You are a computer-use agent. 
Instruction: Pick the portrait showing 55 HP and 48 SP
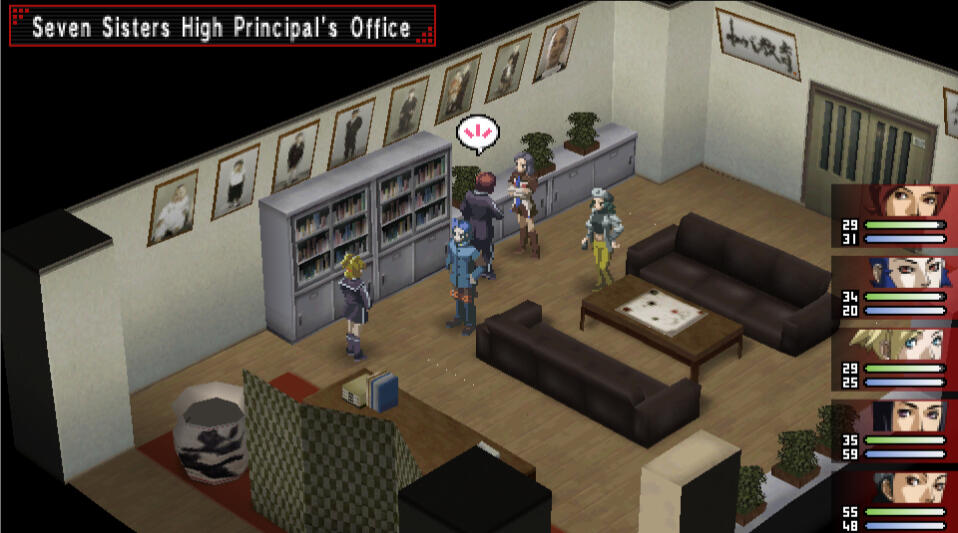pyautogui.click(x=900, y=488)
